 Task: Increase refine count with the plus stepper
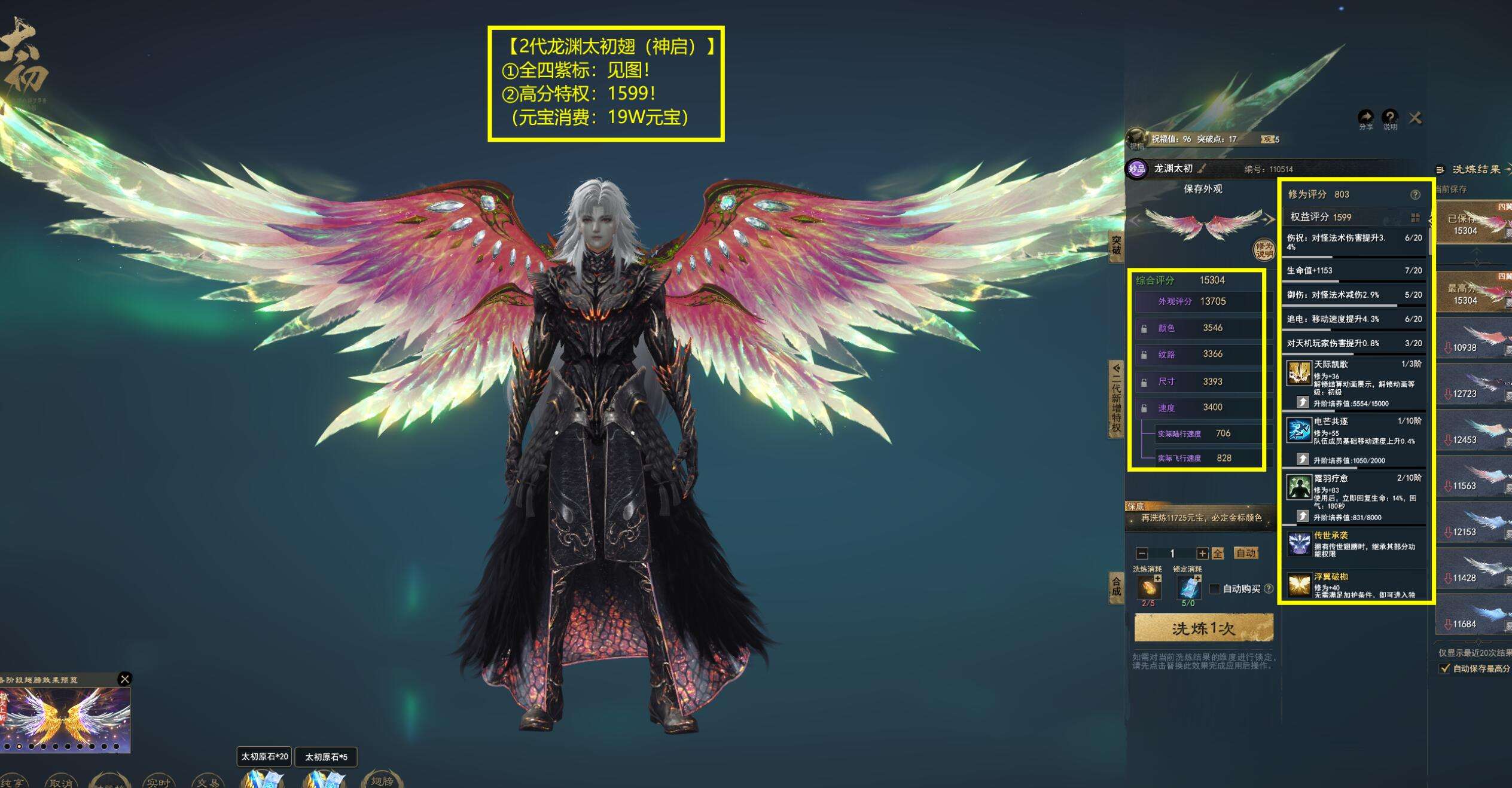click(1202, 554)
